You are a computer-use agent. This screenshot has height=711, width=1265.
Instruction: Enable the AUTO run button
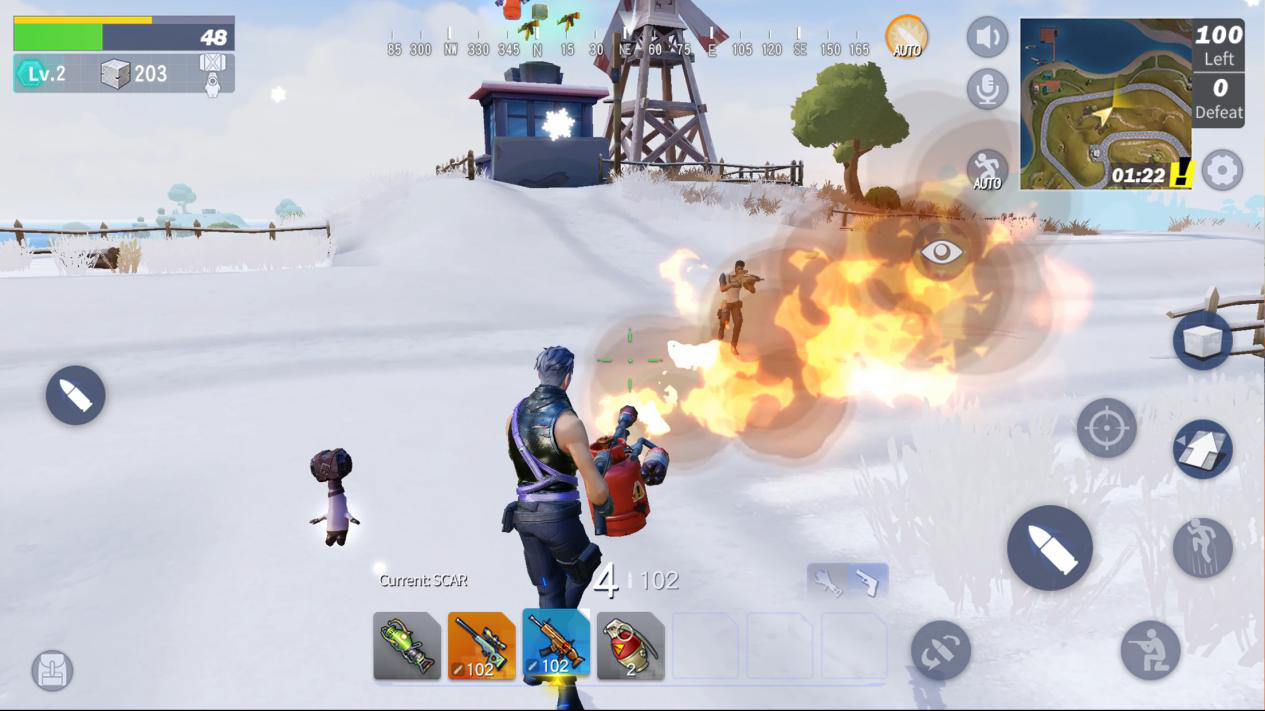click(x=987, y=170)
